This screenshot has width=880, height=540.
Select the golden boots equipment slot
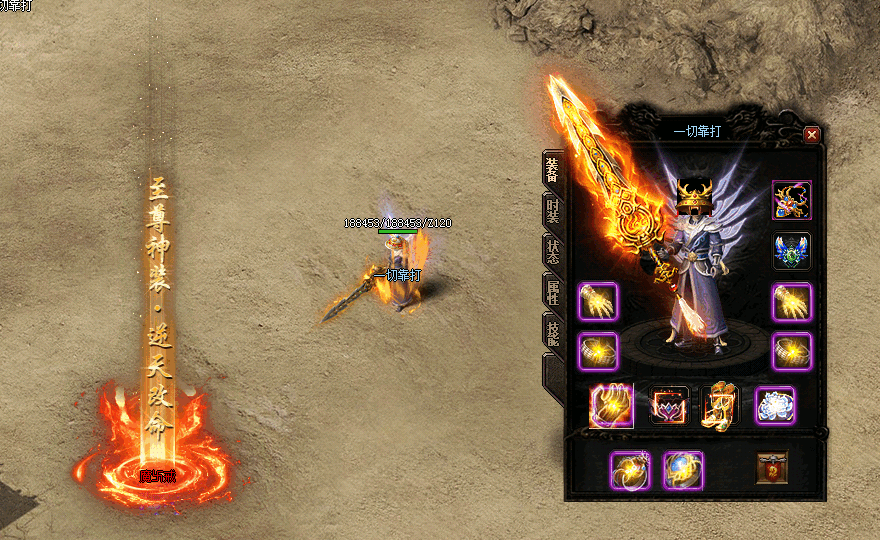coord(722,406)
